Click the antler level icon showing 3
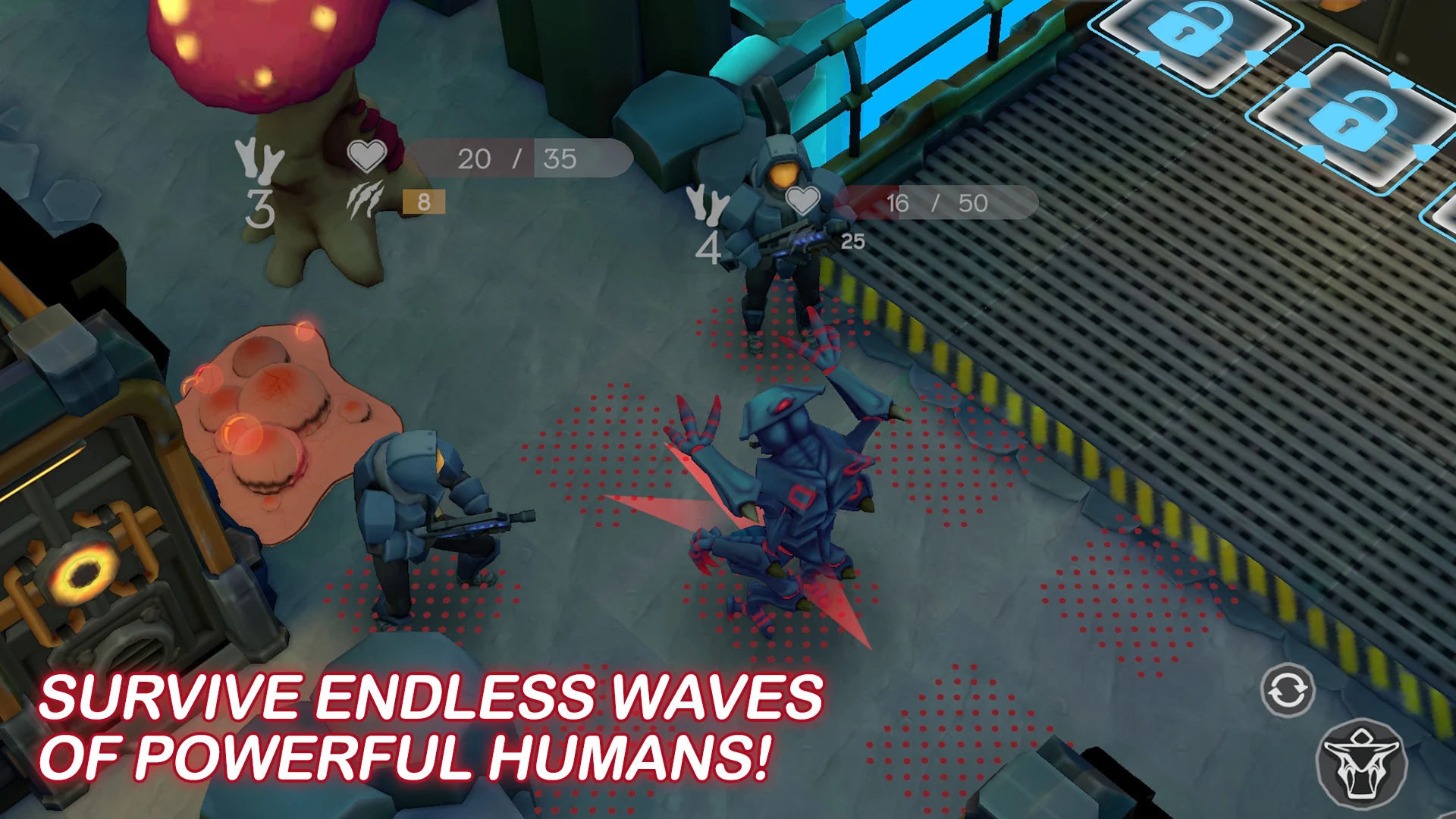 pos(258,178)
